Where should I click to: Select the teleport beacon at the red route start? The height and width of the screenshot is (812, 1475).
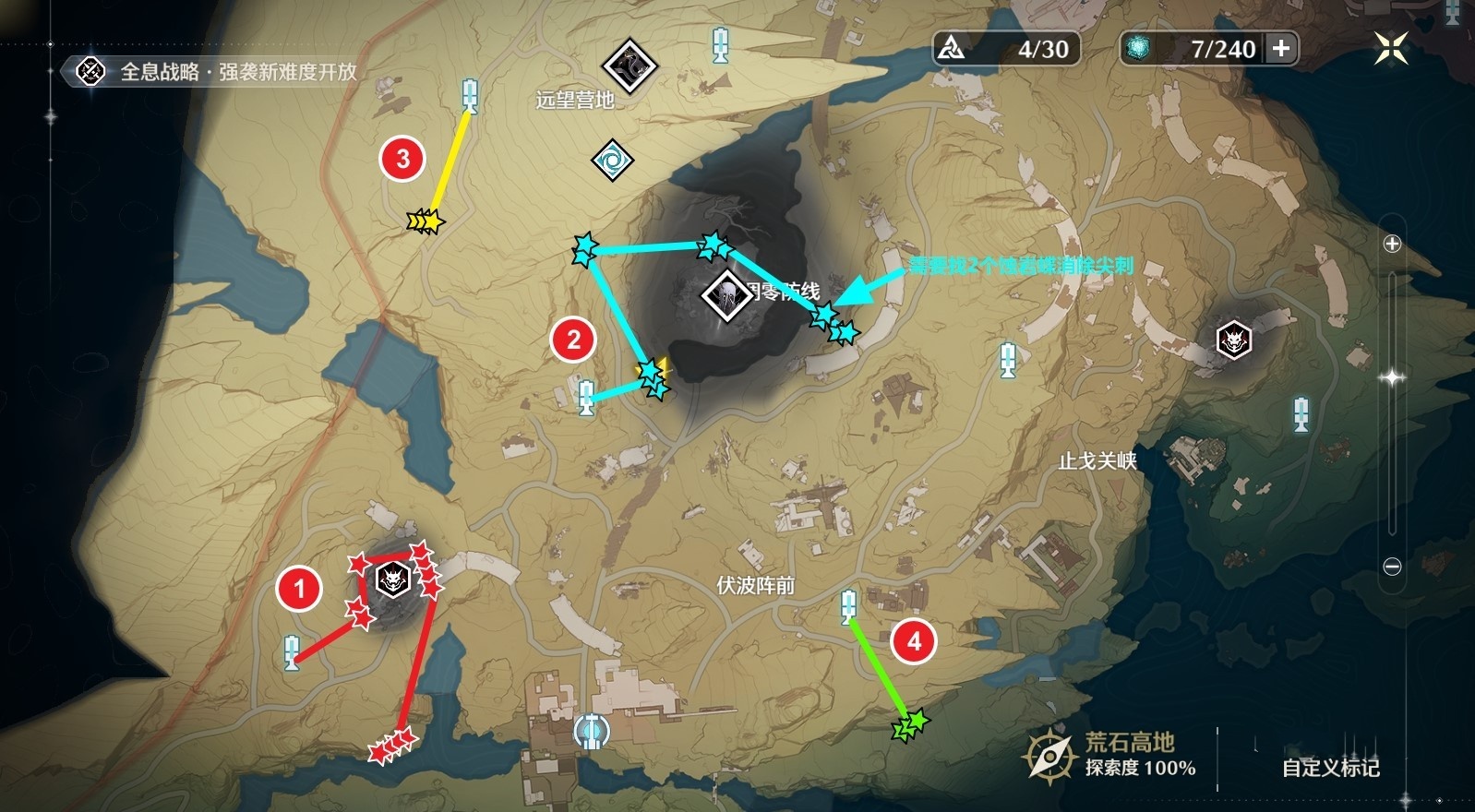[292, 652]
